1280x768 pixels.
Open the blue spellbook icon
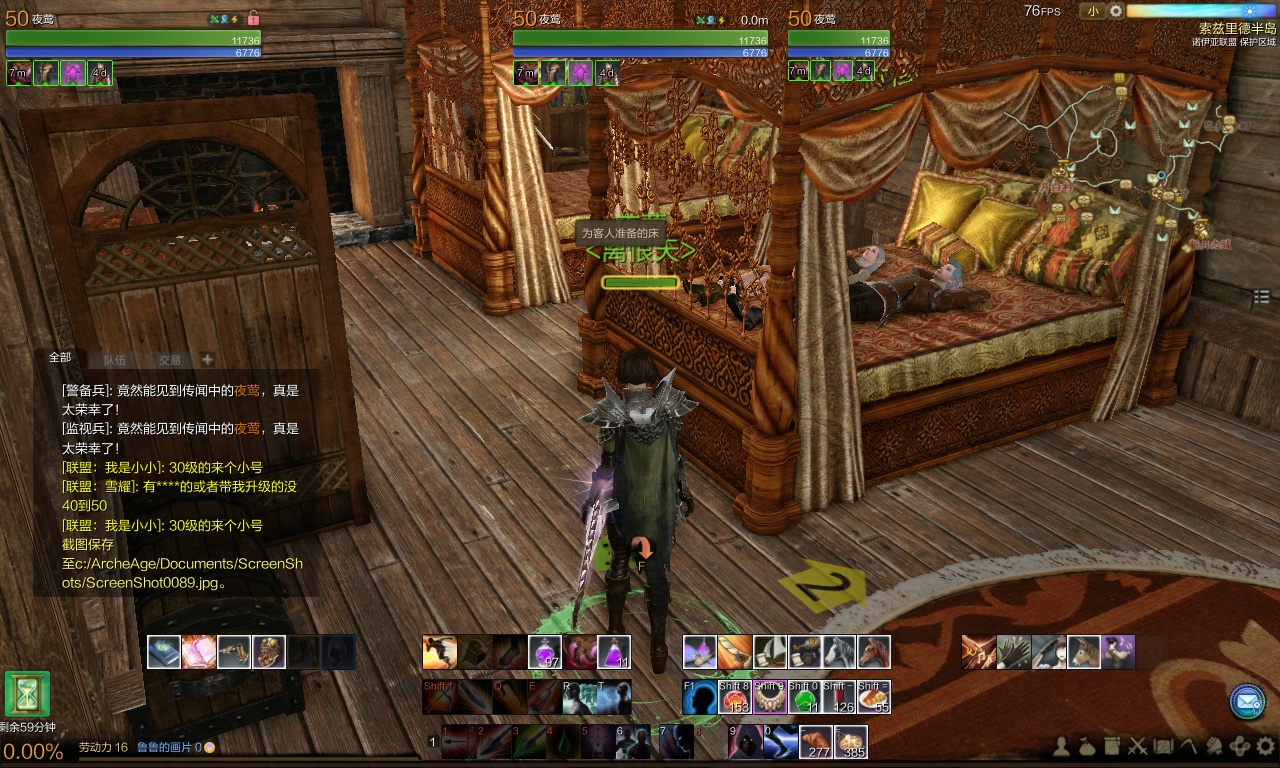(164, 652)
